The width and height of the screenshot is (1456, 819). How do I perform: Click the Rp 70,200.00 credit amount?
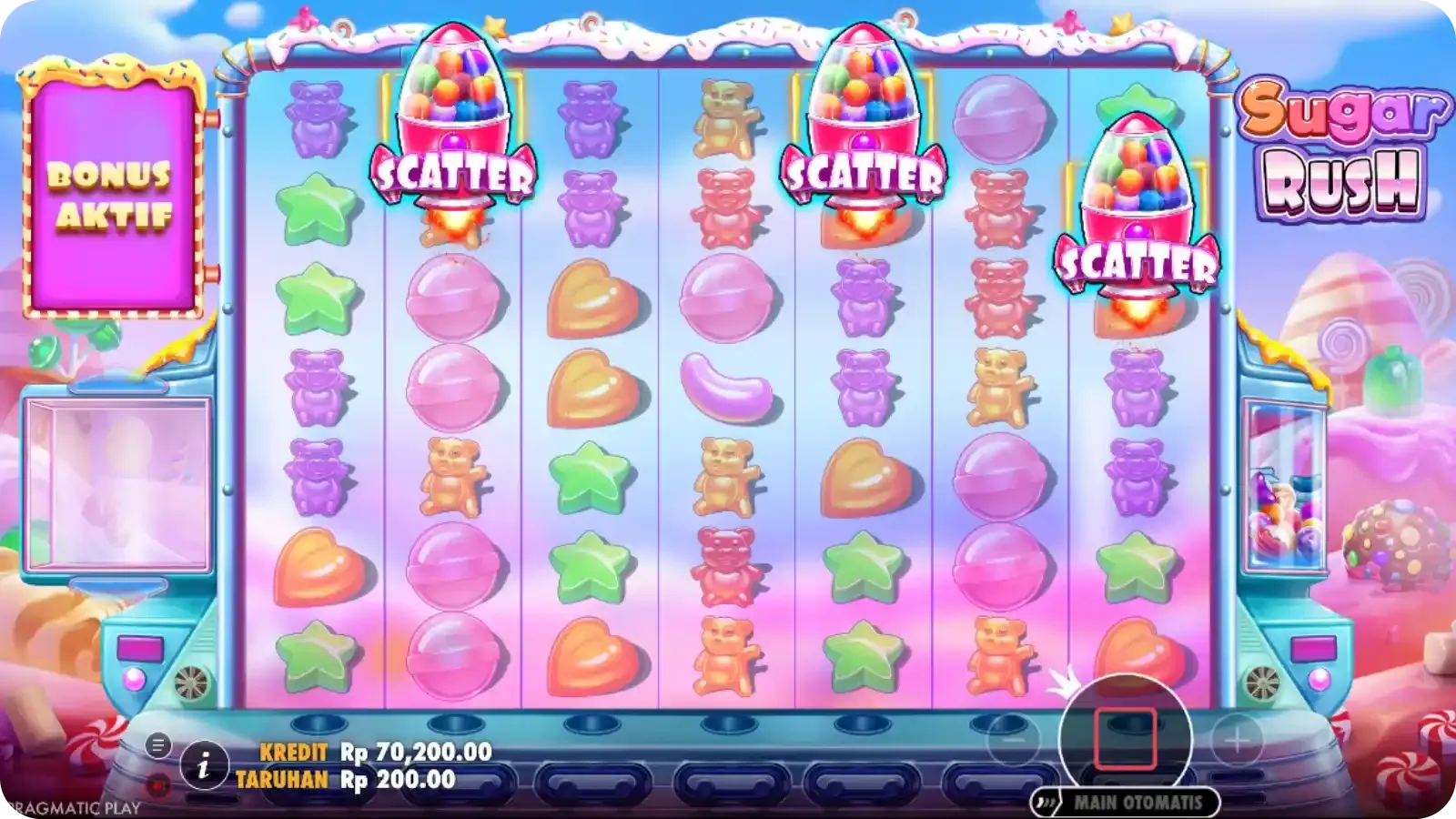[x=419, y=753]
